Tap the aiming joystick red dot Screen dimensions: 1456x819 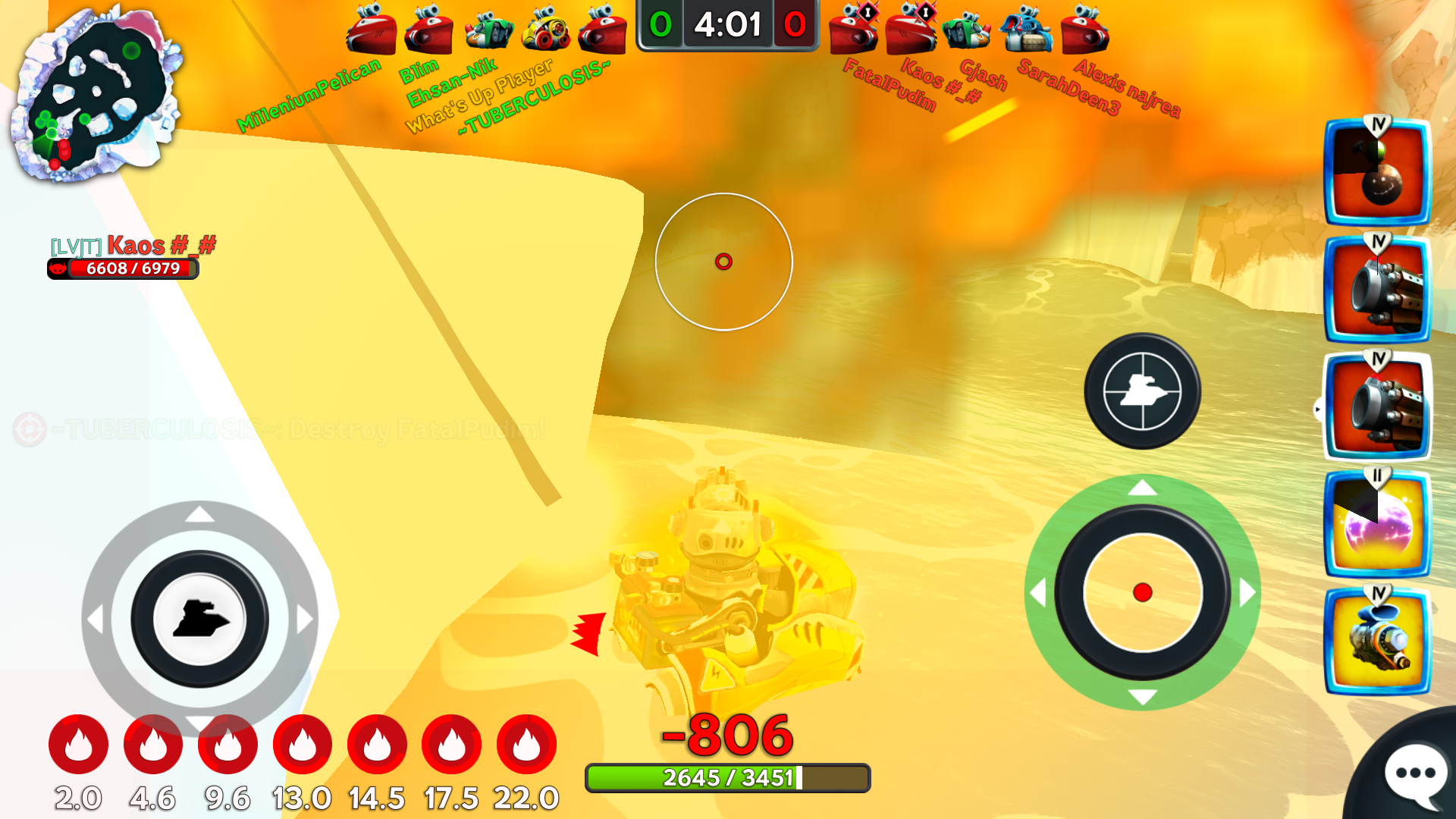1142,592
